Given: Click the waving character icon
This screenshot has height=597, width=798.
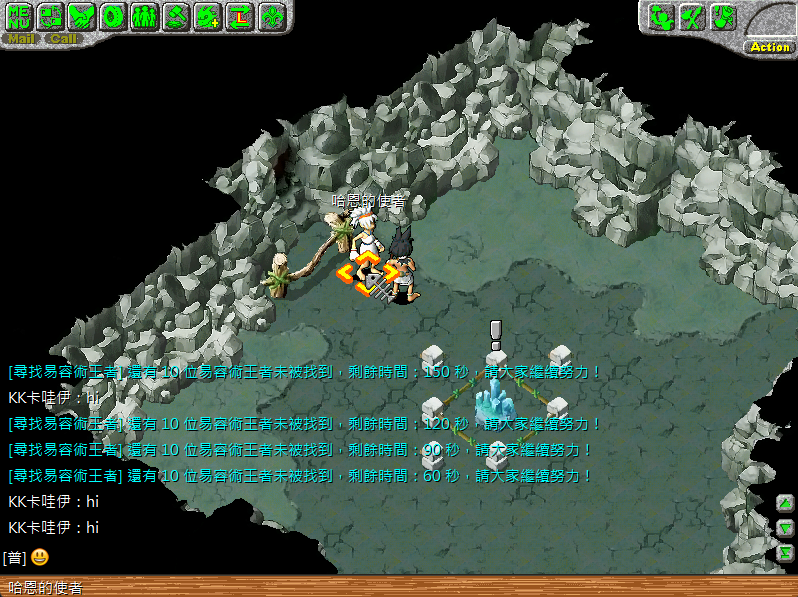Looking at the screenshot, I should click(x=660, y=16).
